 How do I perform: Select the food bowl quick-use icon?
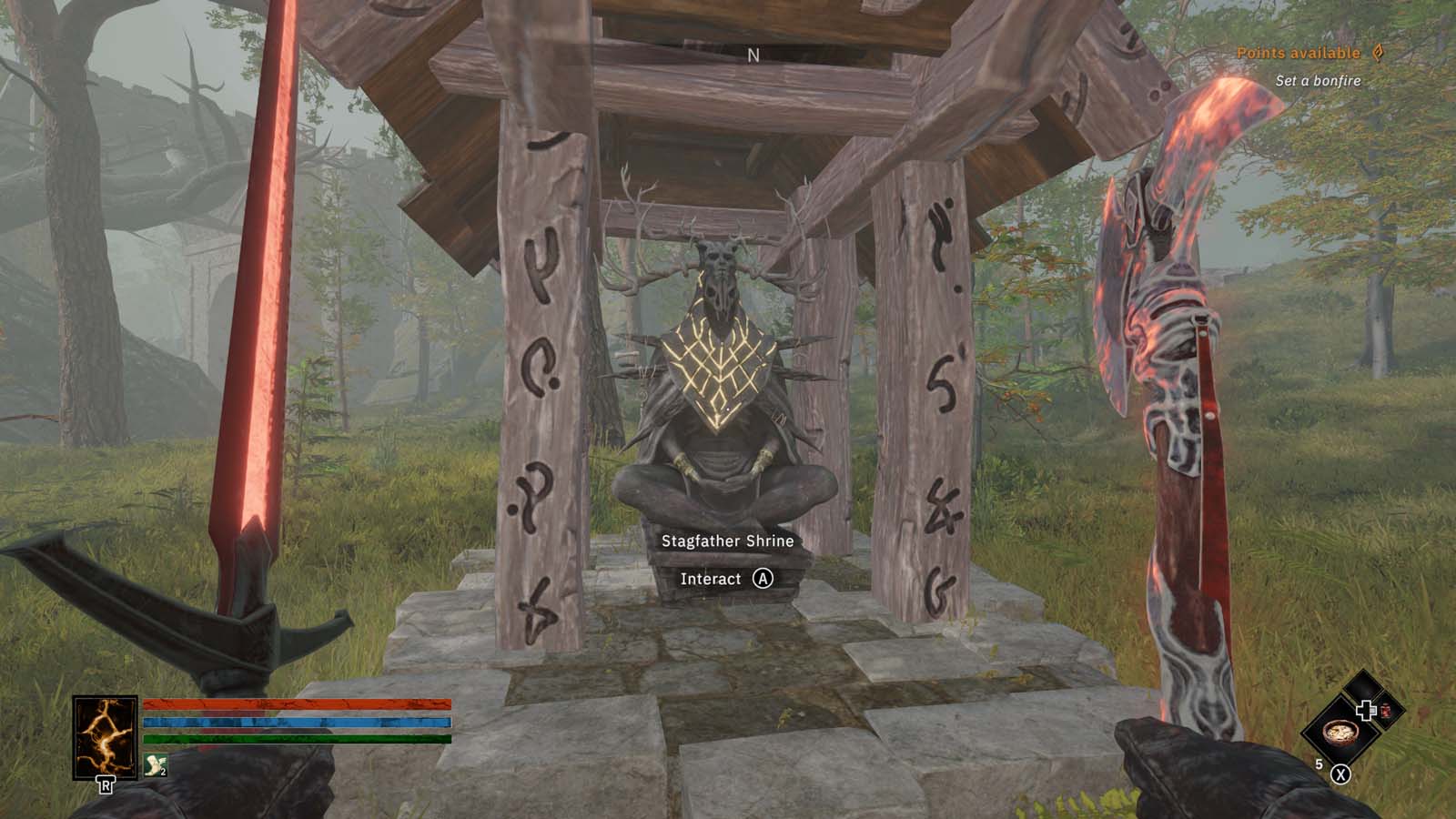tap(1340, 734)
